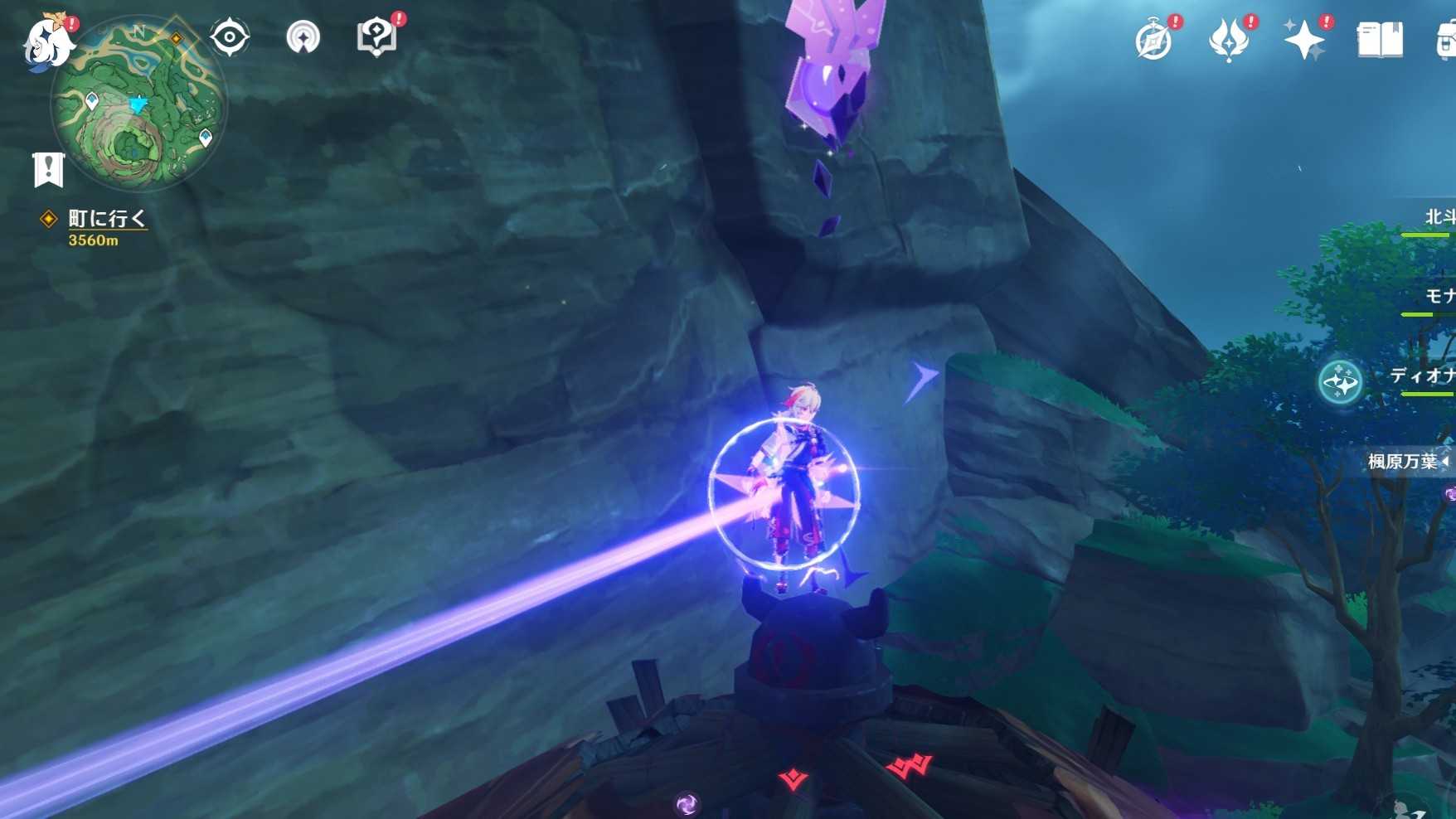Image resolution: width=1456 pixels, height=819 pixels.
Task: Open the adventurer handbook book icon
Action: pos(1380,40)
